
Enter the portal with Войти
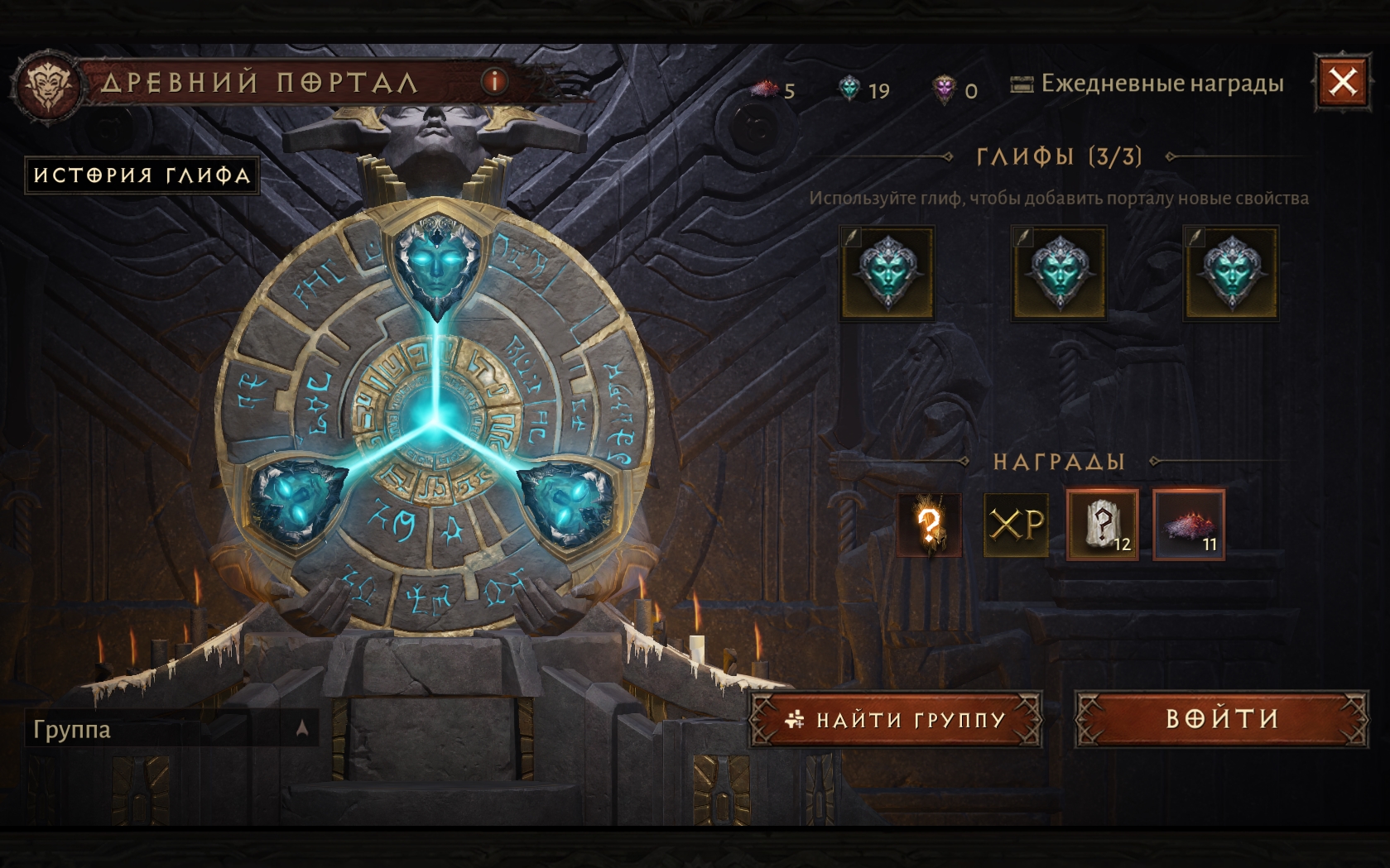click(x=1221, y=719)
